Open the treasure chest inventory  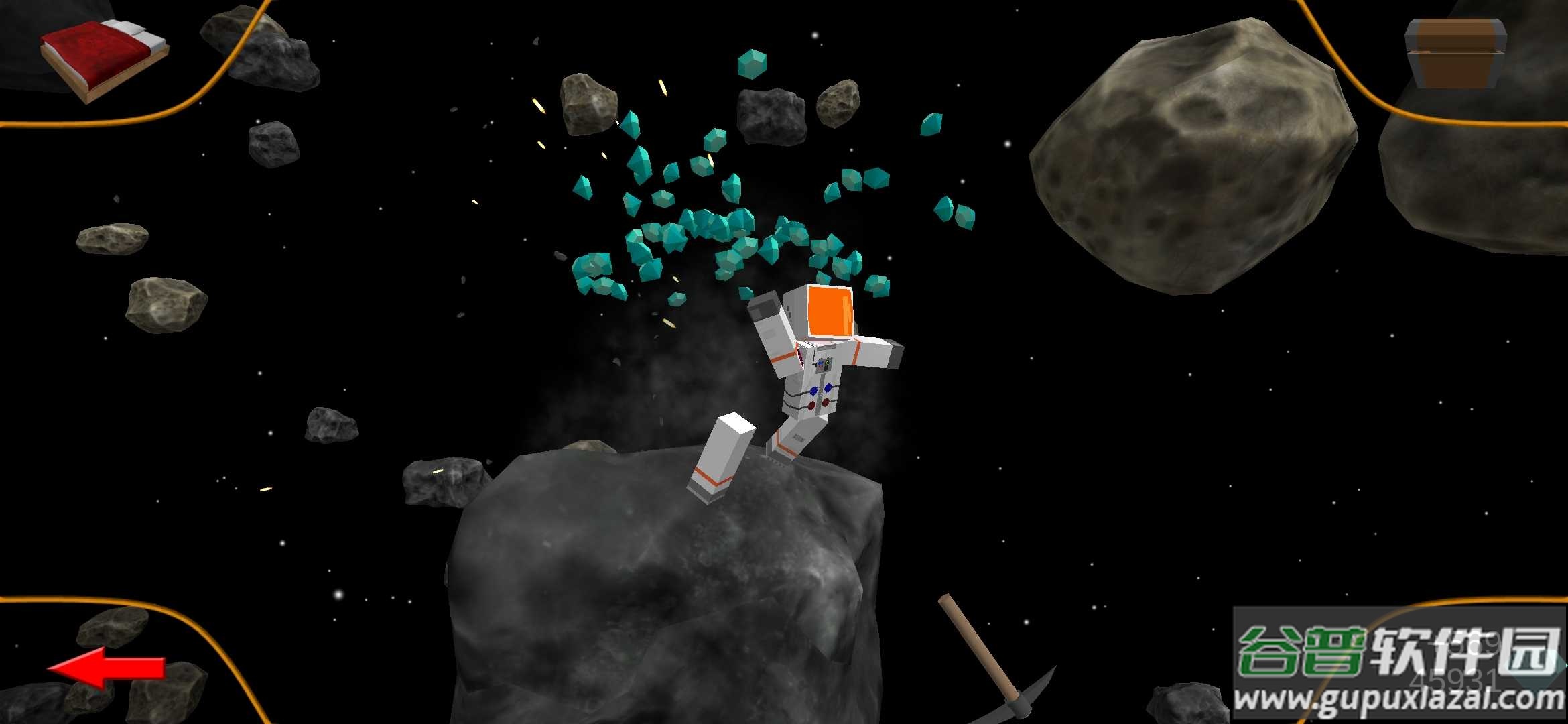click(1455, 54)
